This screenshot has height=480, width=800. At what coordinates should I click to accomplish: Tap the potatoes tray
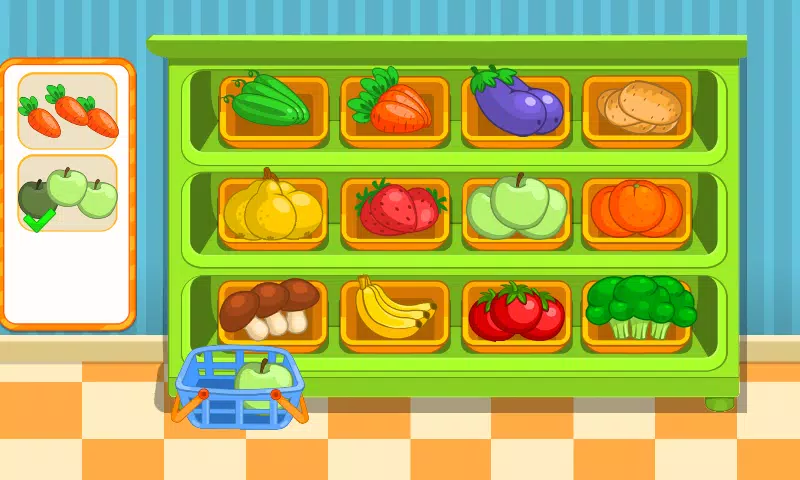coord(637,106)
